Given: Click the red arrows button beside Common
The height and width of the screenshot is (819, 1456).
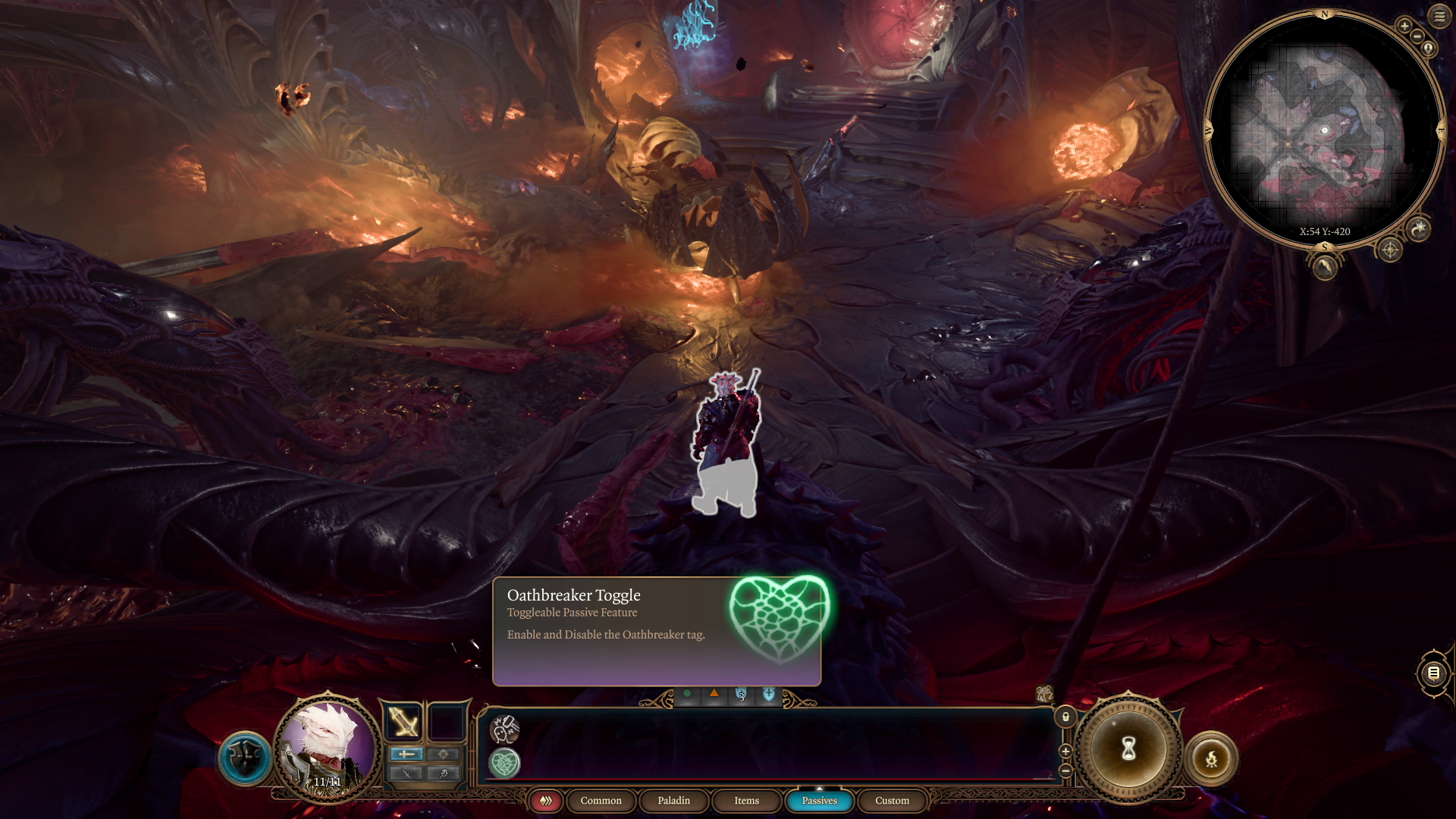Looking at the screenshot, I should coord(545,801).
